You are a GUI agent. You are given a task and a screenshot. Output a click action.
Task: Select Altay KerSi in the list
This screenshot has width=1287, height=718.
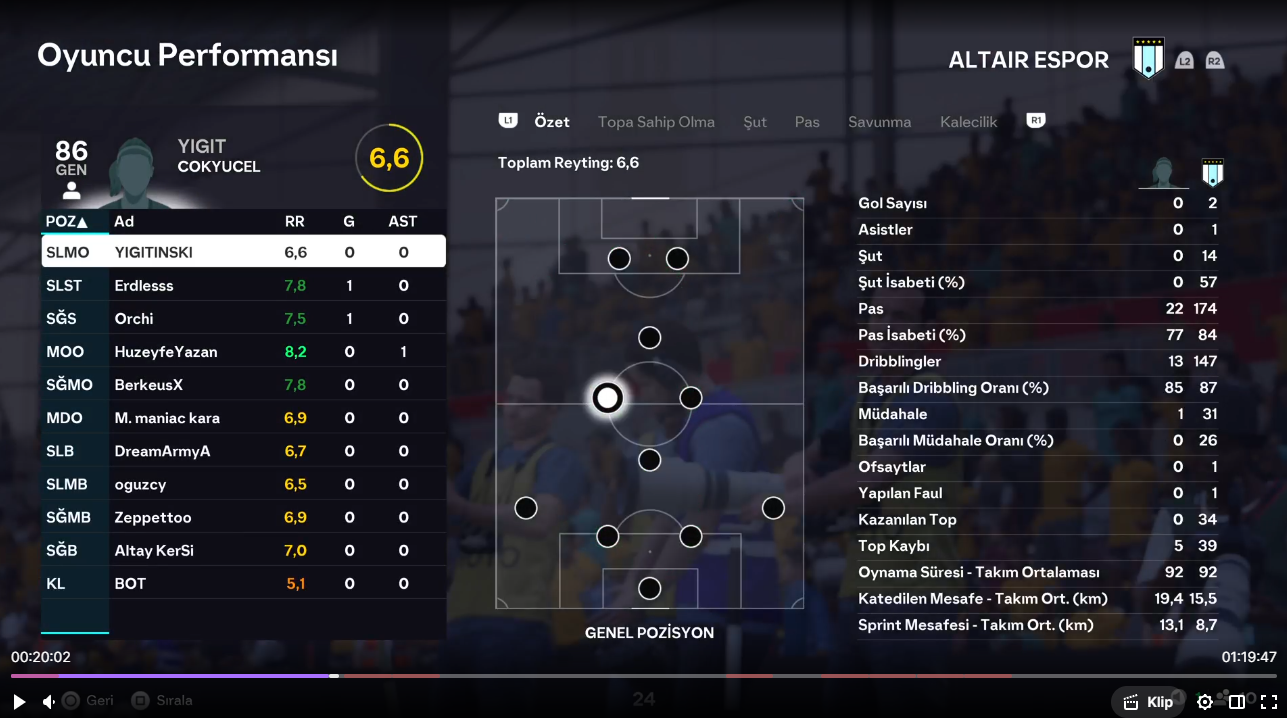tap(243, 549)
